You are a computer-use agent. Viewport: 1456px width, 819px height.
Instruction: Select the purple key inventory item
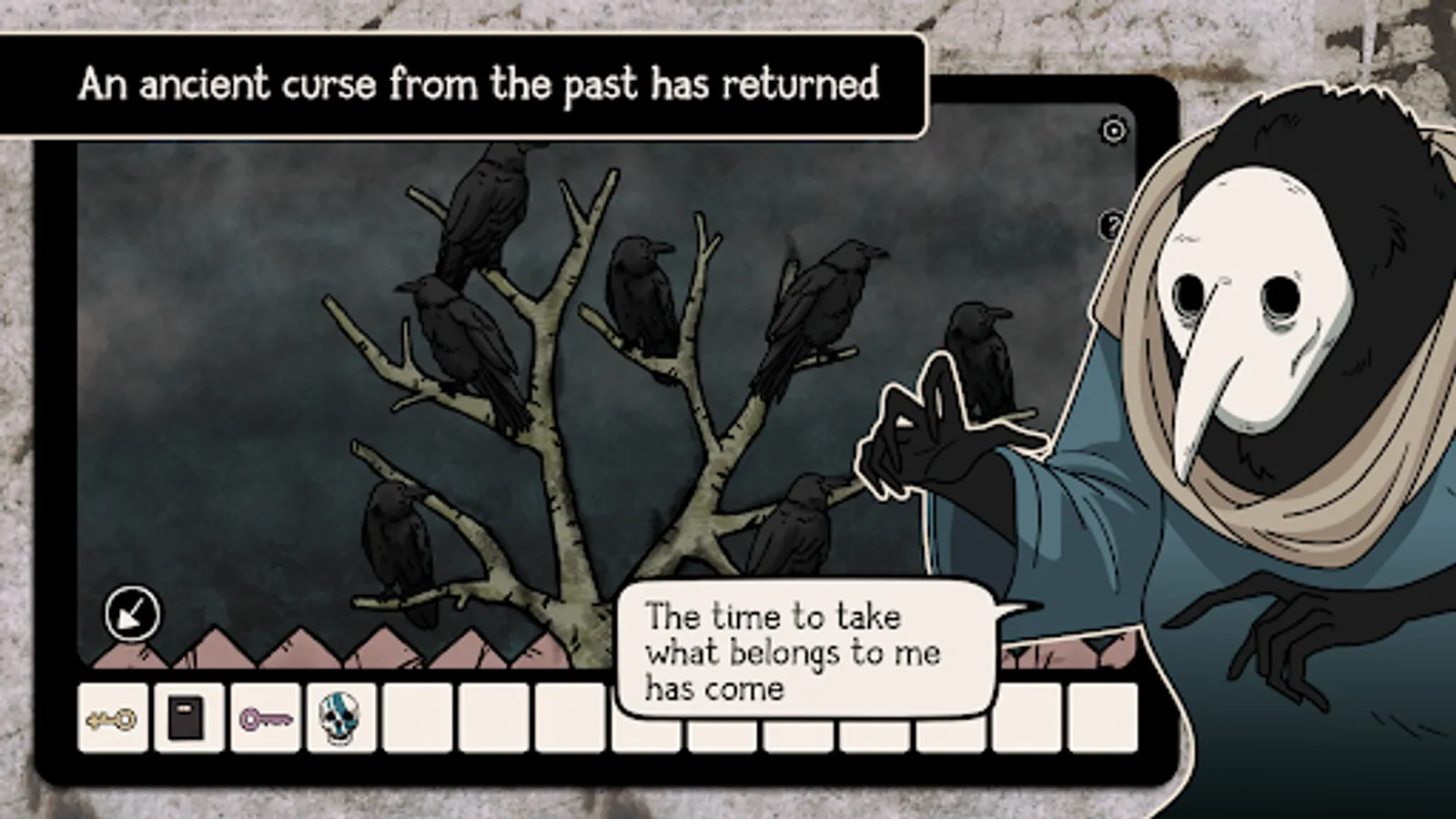(263, 719)
